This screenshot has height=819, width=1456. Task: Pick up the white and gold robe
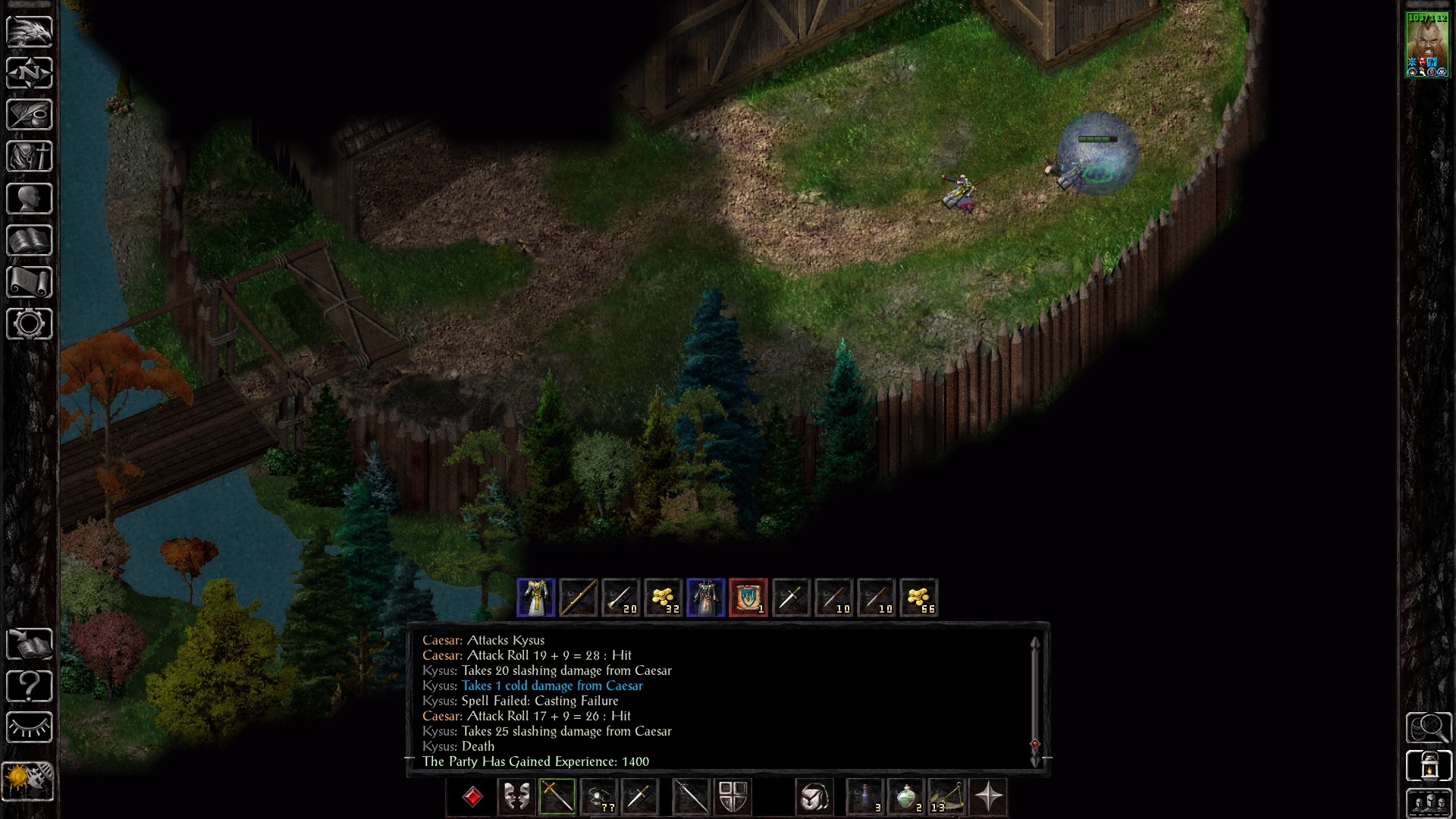pyautogui.click(x=536, y=598)
